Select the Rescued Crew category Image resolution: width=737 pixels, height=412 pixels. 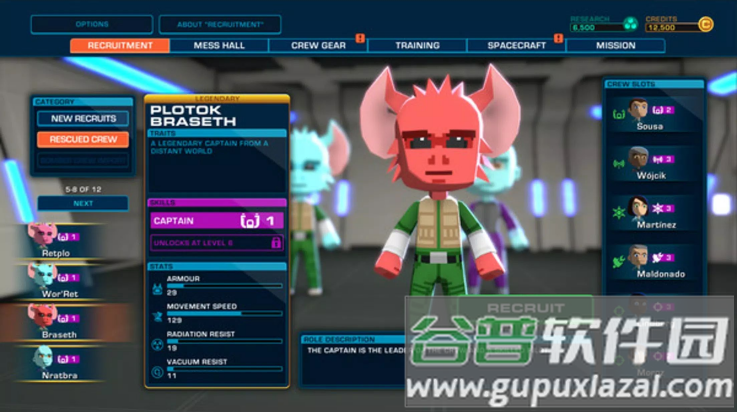click(x=83, y=139)
